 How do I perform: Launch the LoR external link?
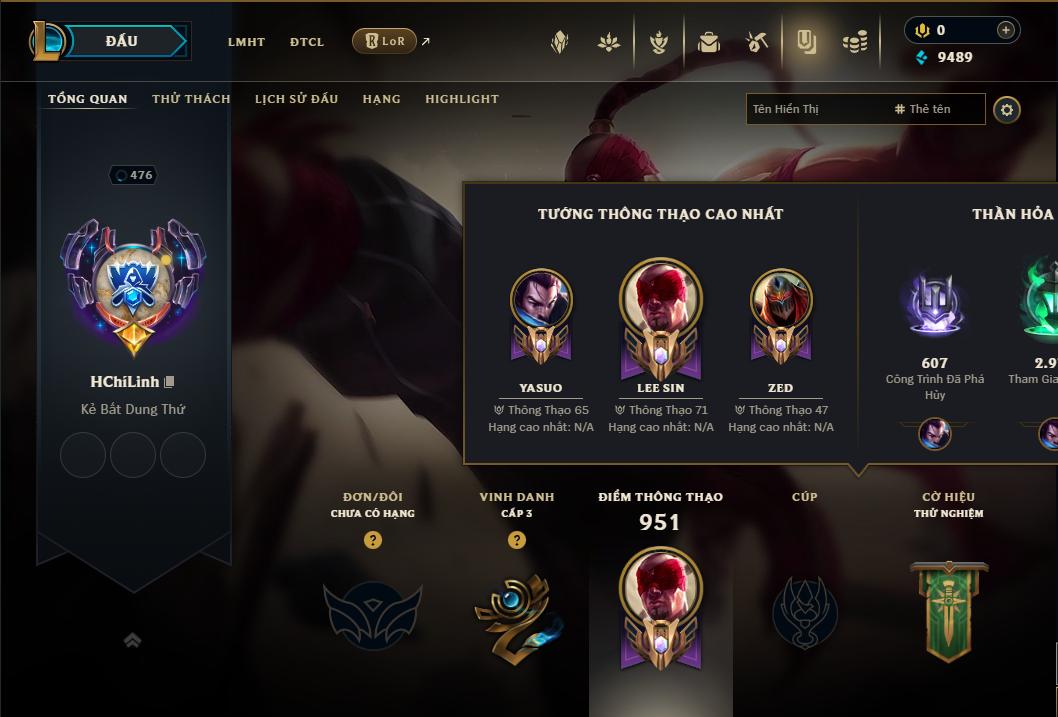coord(385,41)
